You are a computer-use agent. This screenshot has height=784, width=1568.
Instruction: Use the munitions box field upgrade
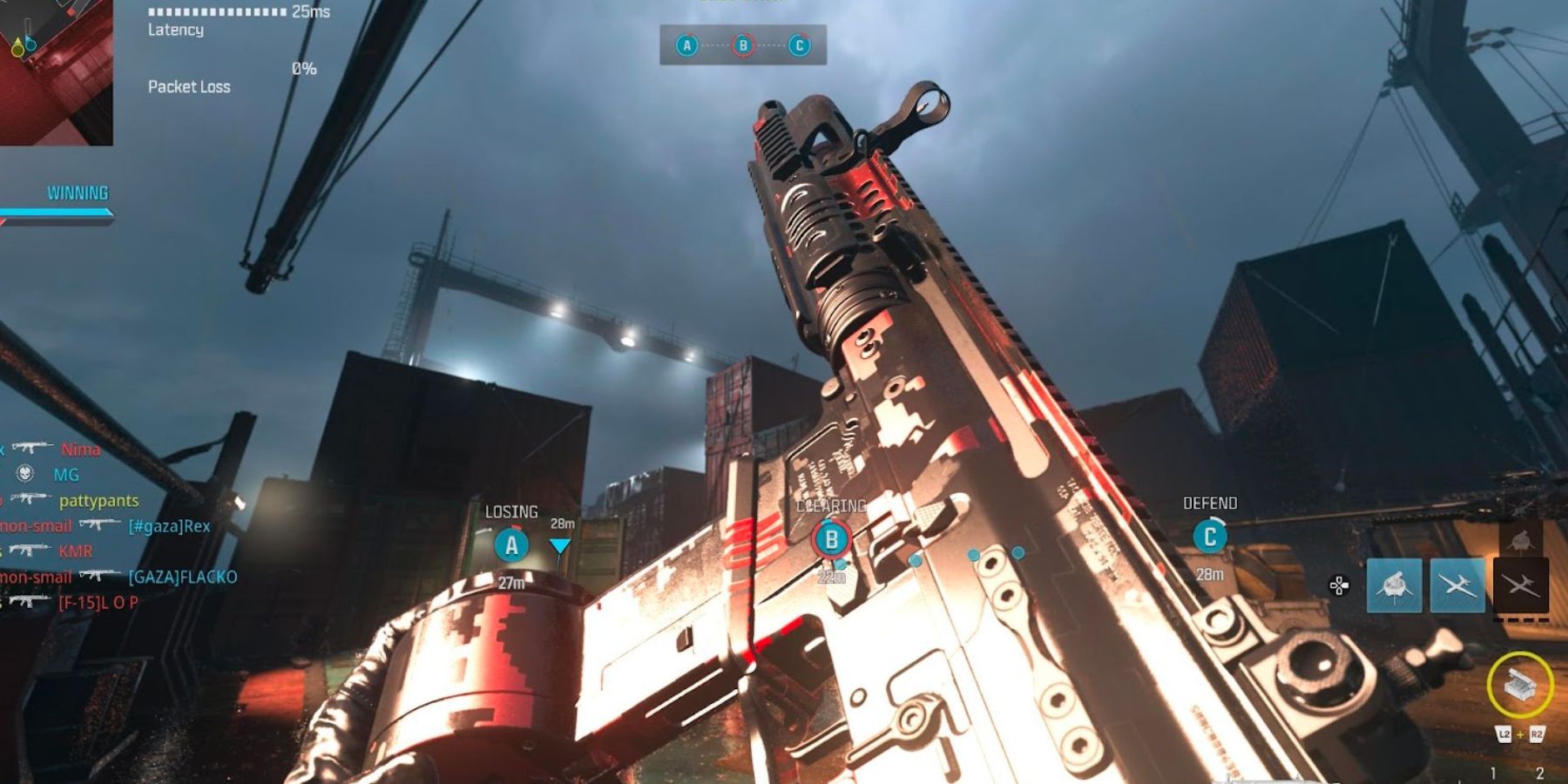1519,686
